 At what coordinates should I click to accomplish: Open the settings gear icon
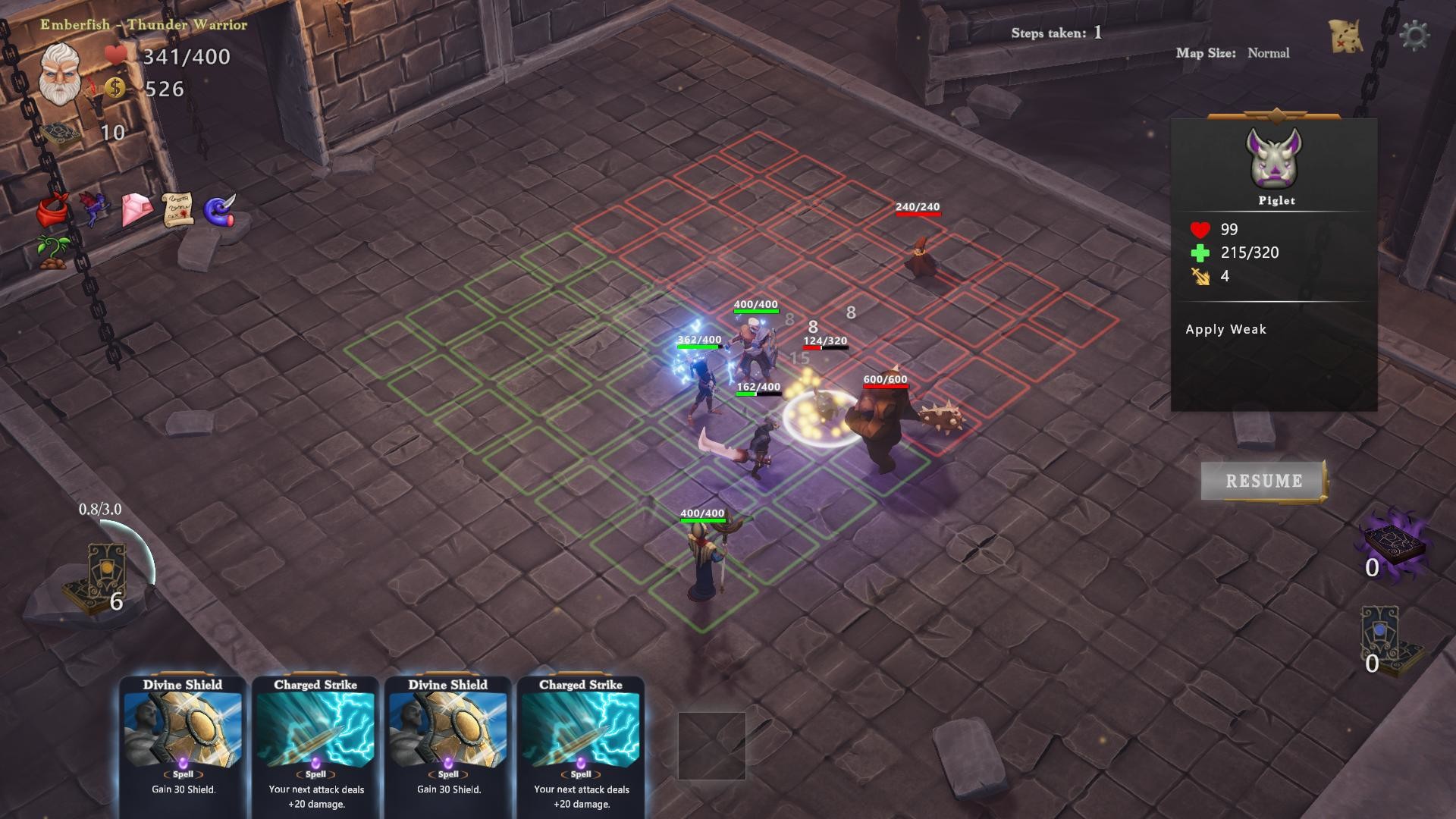(1417, 34)
